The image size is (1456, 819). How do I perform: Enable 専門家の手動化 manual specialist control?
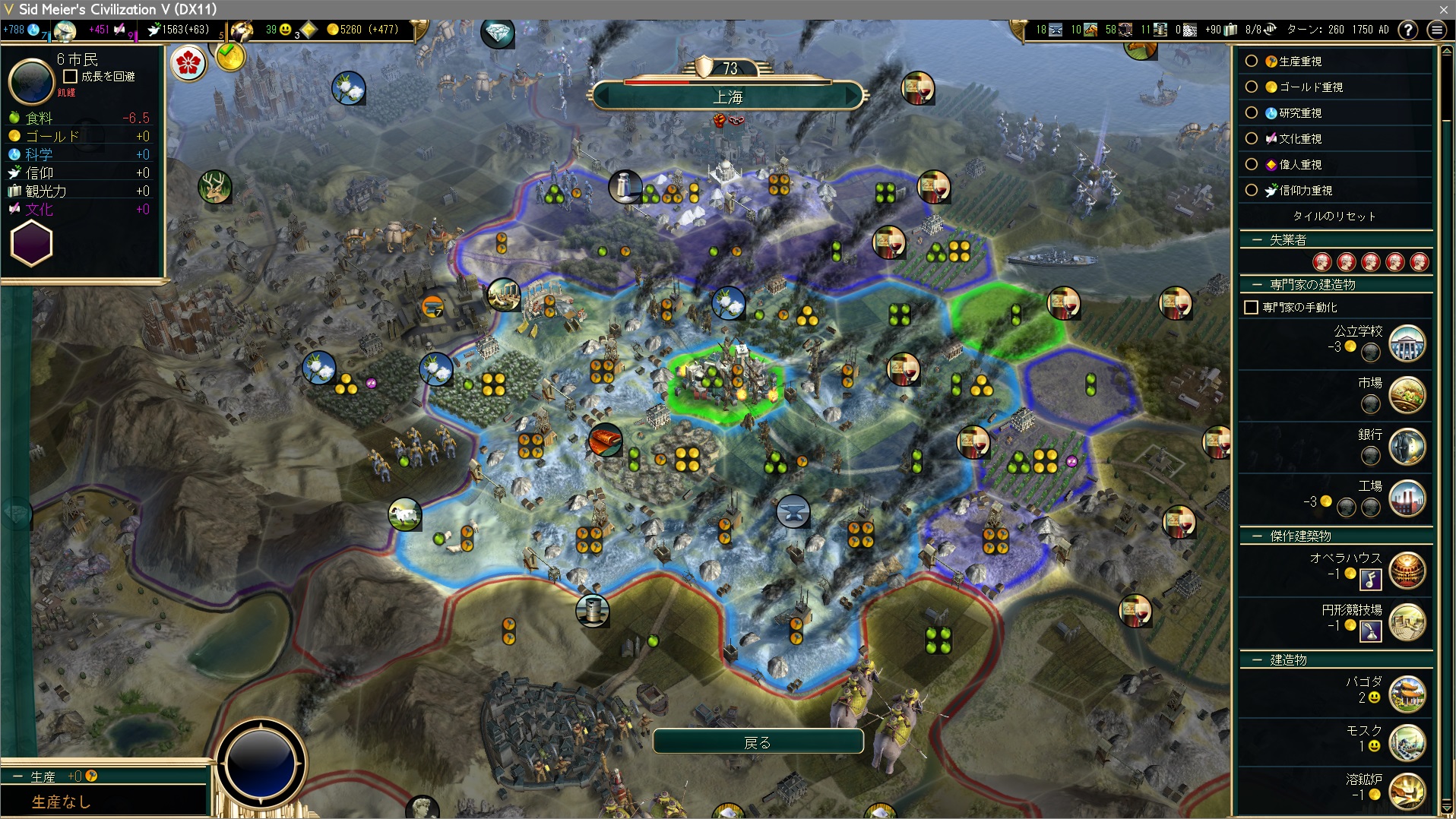(1251, 308)
